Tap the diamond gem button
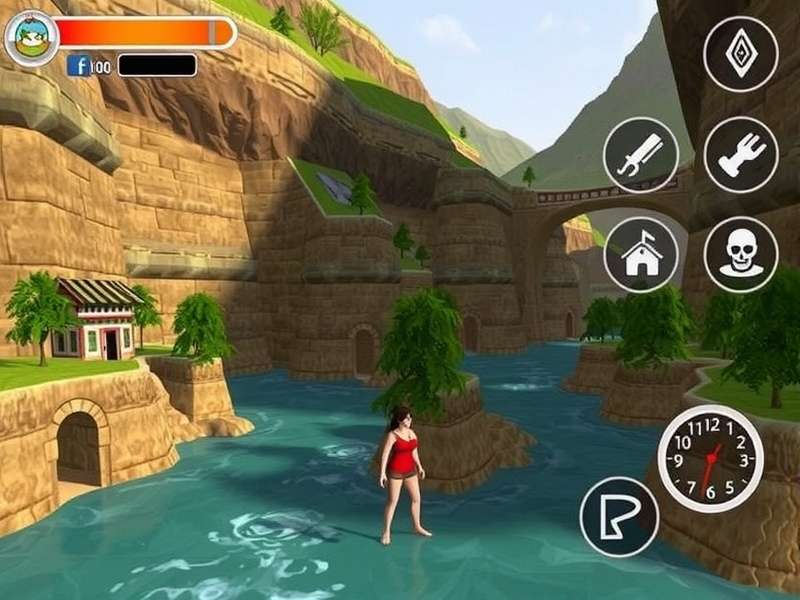The width and height of the screenshot is (800, 600). click(740, 54)
